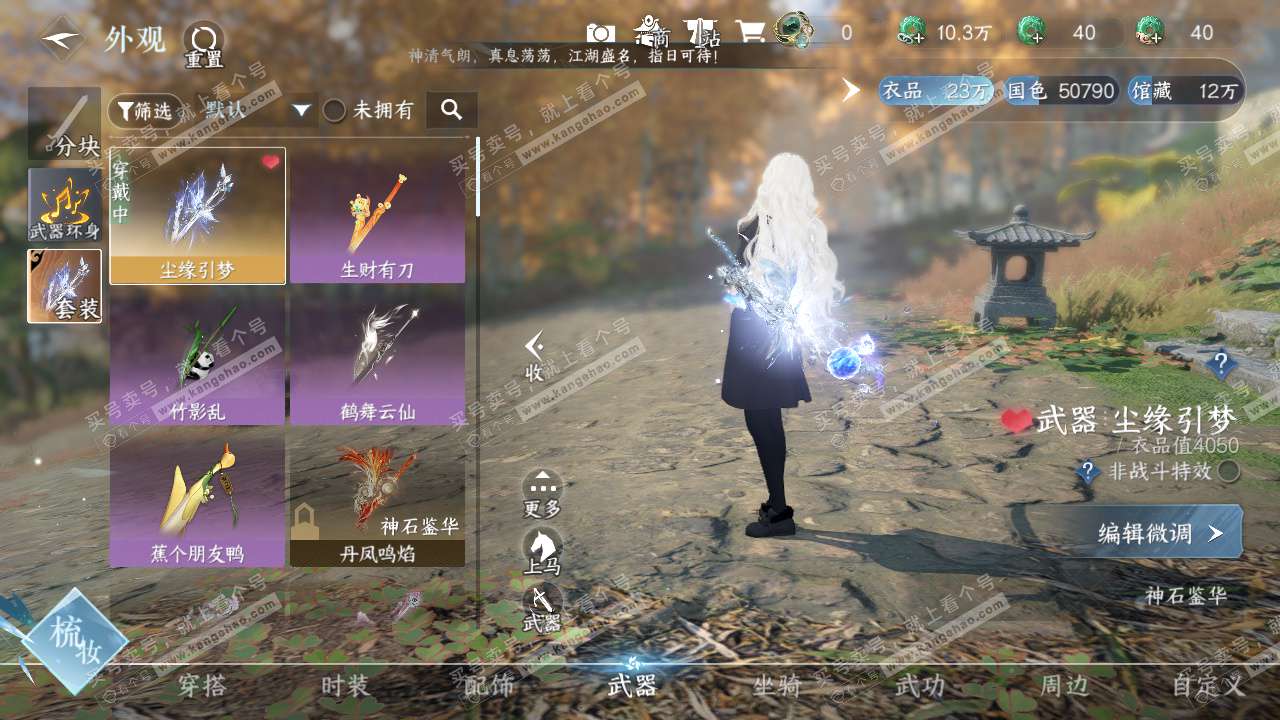The image size is (1280, 720).
Task: Expand the 默认 sort dropdown
Action: (x=302, y=110)
